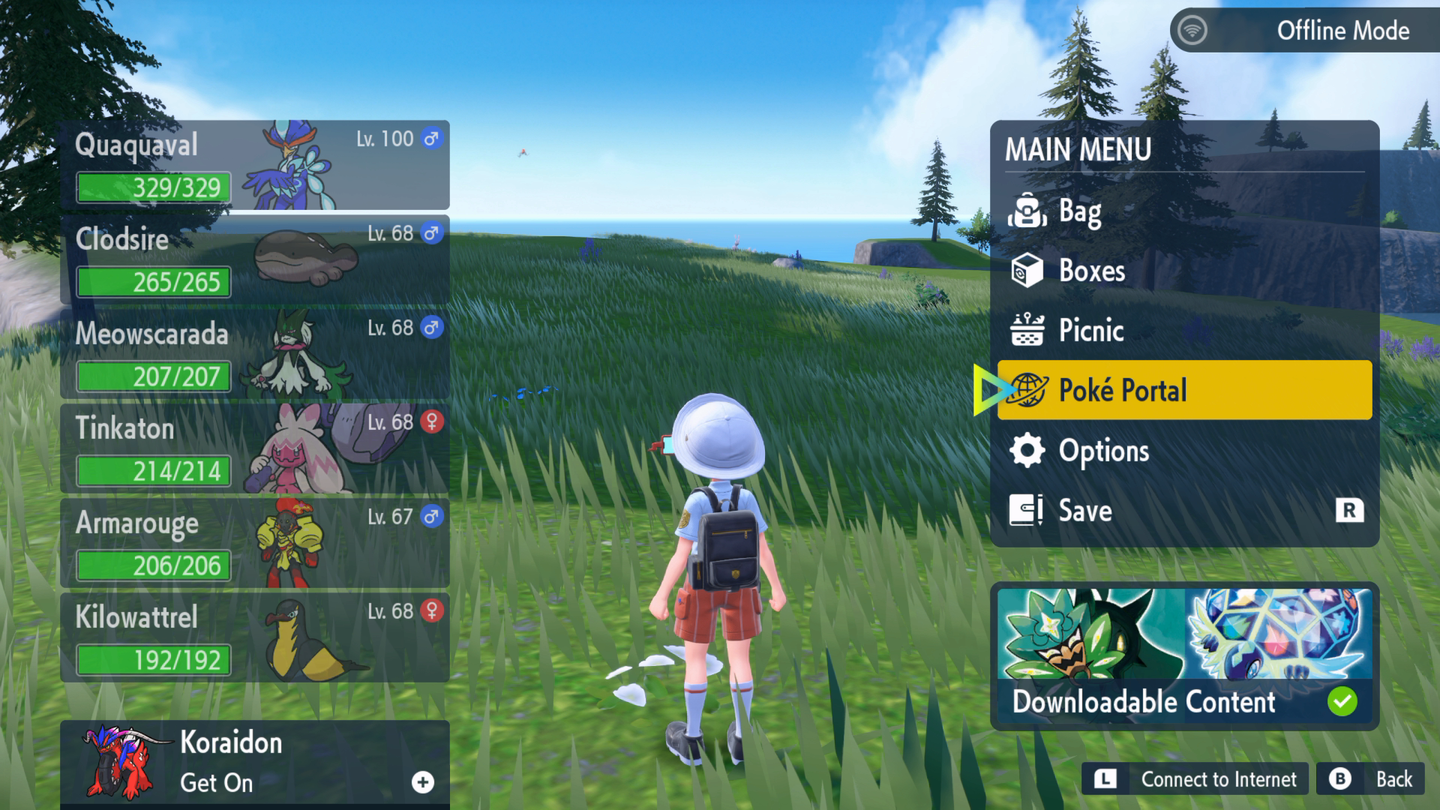Select Quaquaval in the party list
Screen dimensions: 1440x810
255,166
